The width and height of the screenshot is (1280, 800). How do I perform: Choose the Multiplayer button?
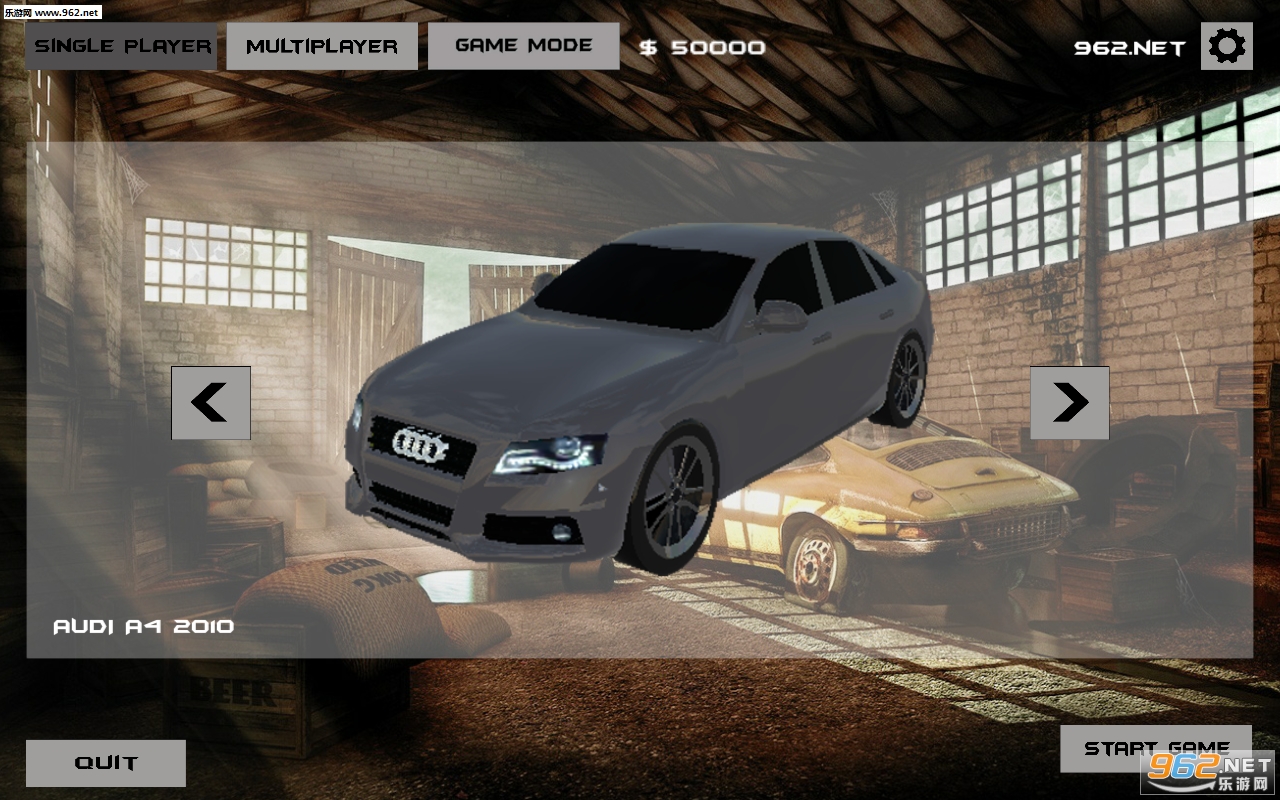pyautogui.click(x=322, y=46)
